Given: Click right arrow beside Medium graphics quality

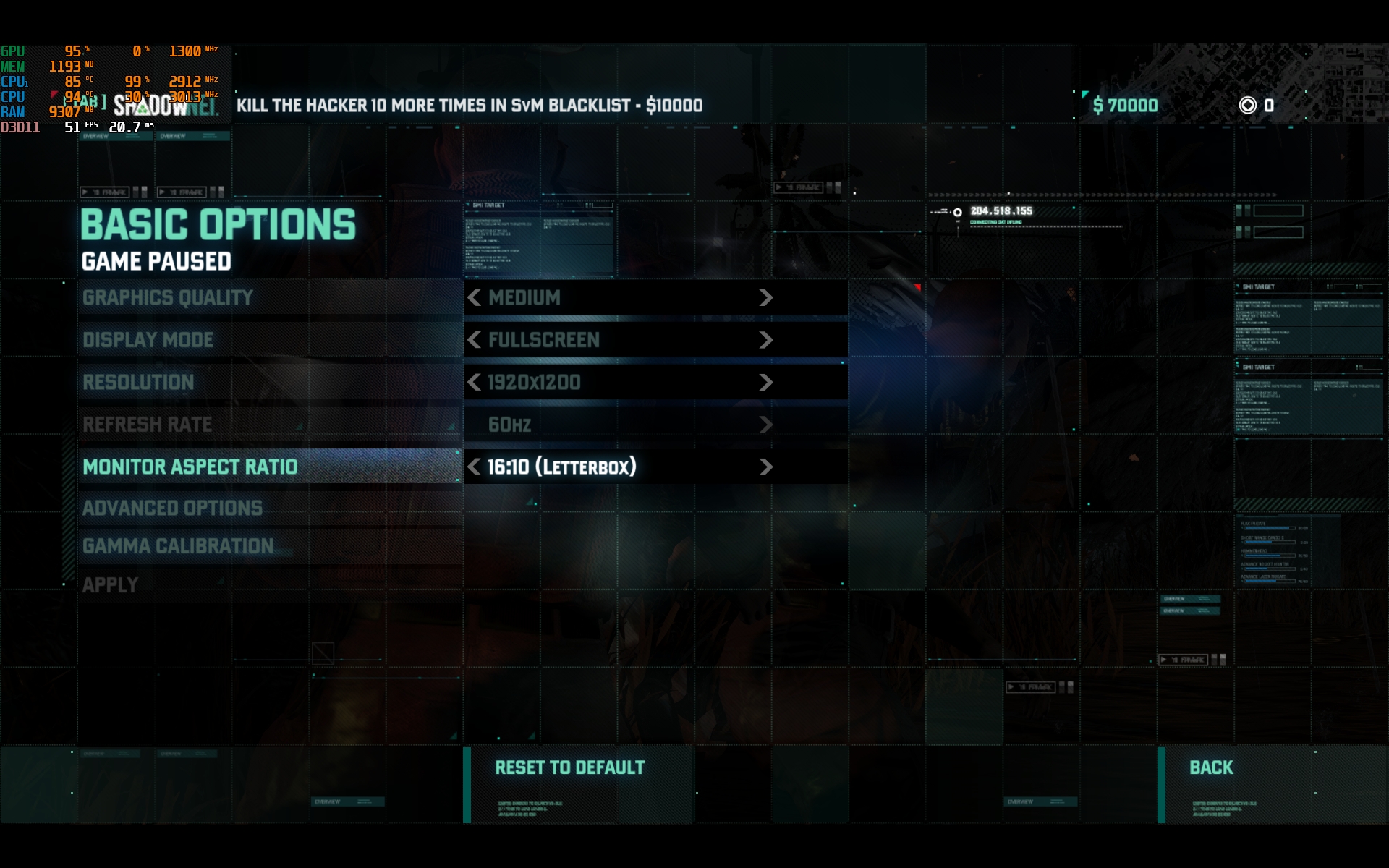Looking at the screenshot, I should click(765, 297).
